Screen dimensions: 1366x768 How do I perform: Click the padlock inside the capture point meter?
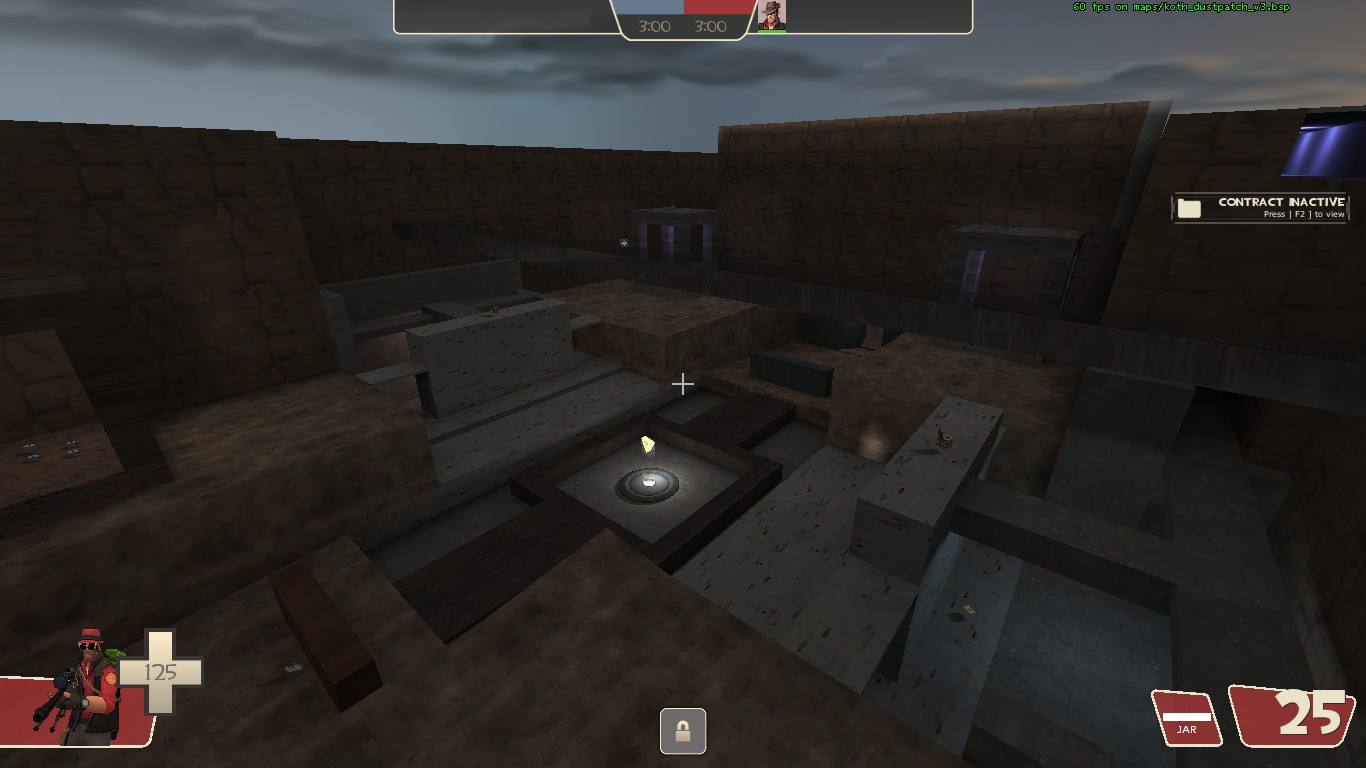pos(683,731)
